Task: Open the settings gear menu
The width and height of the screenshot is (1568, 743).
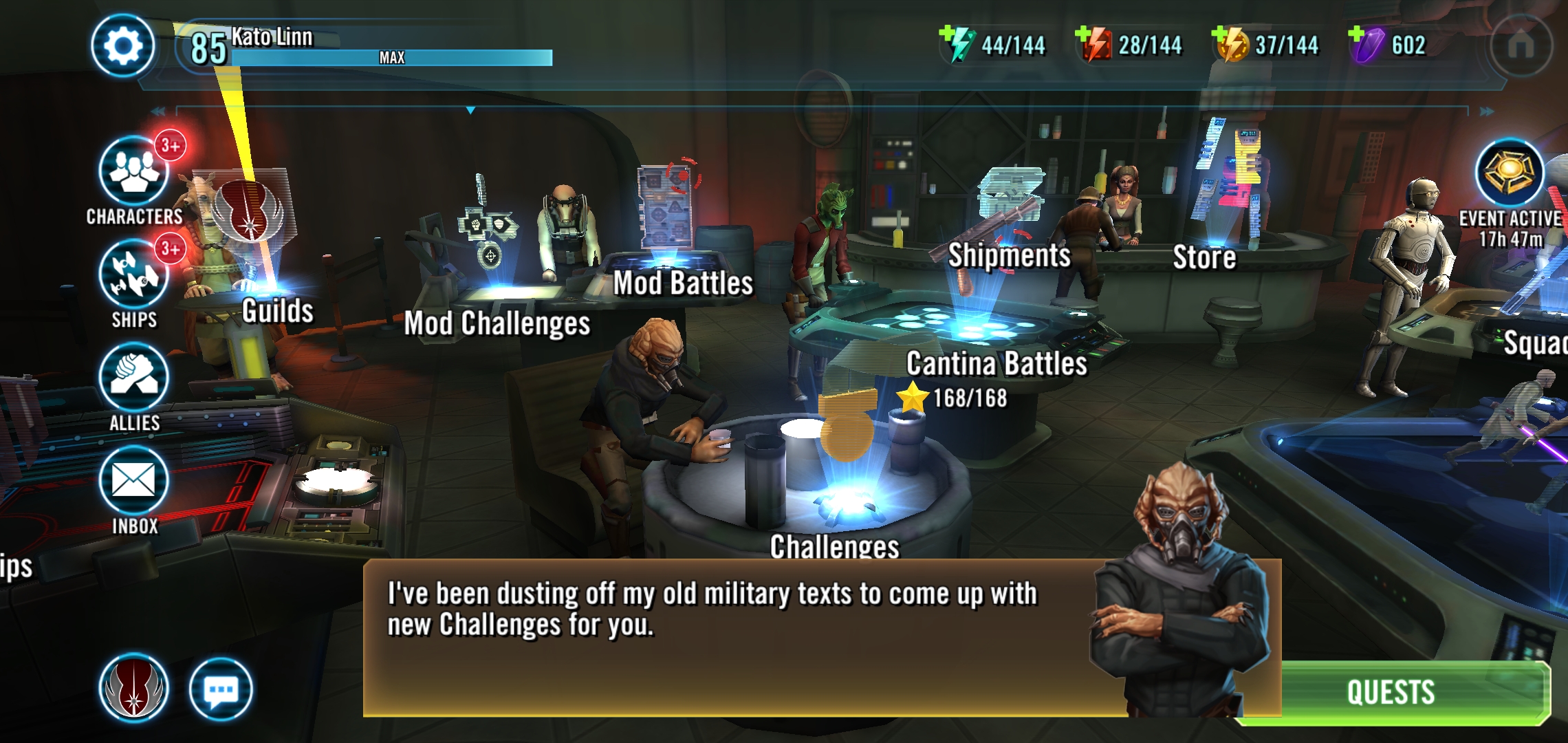Action: point(122,47)
